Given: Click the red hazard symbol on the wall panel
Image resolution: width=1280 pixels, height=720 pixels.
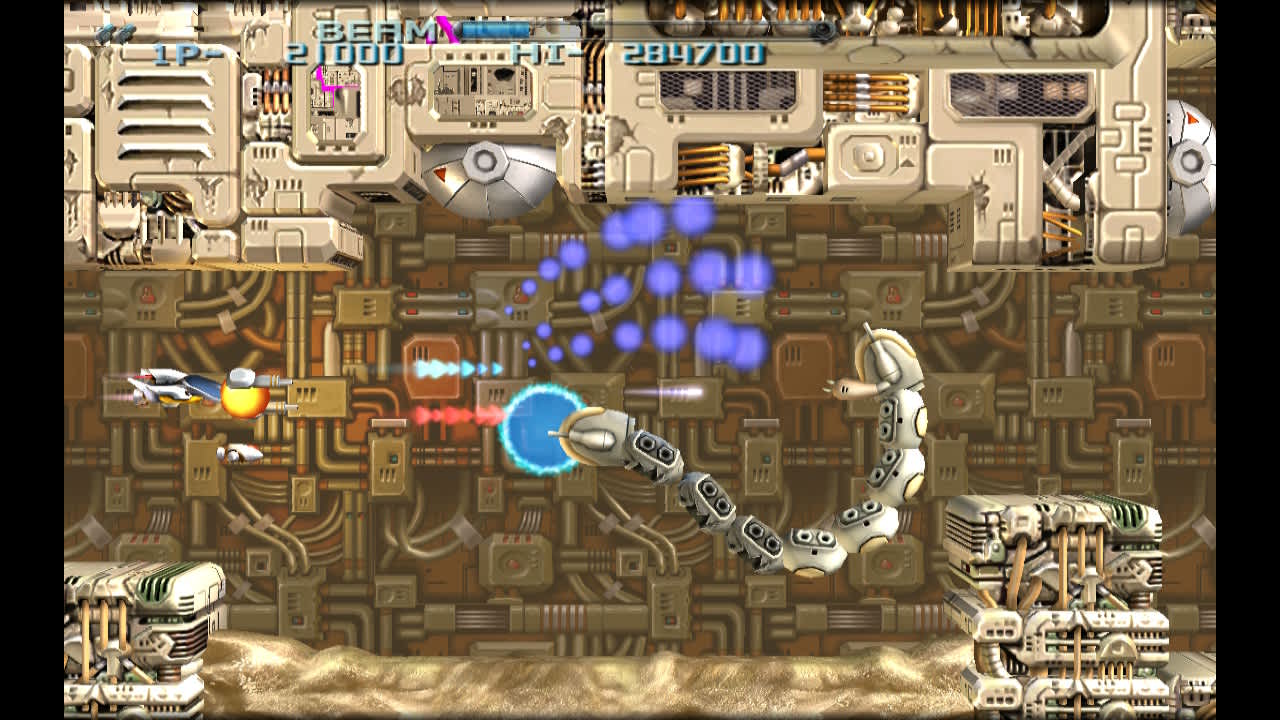Looking at the screenshot, I should point(145,295).
